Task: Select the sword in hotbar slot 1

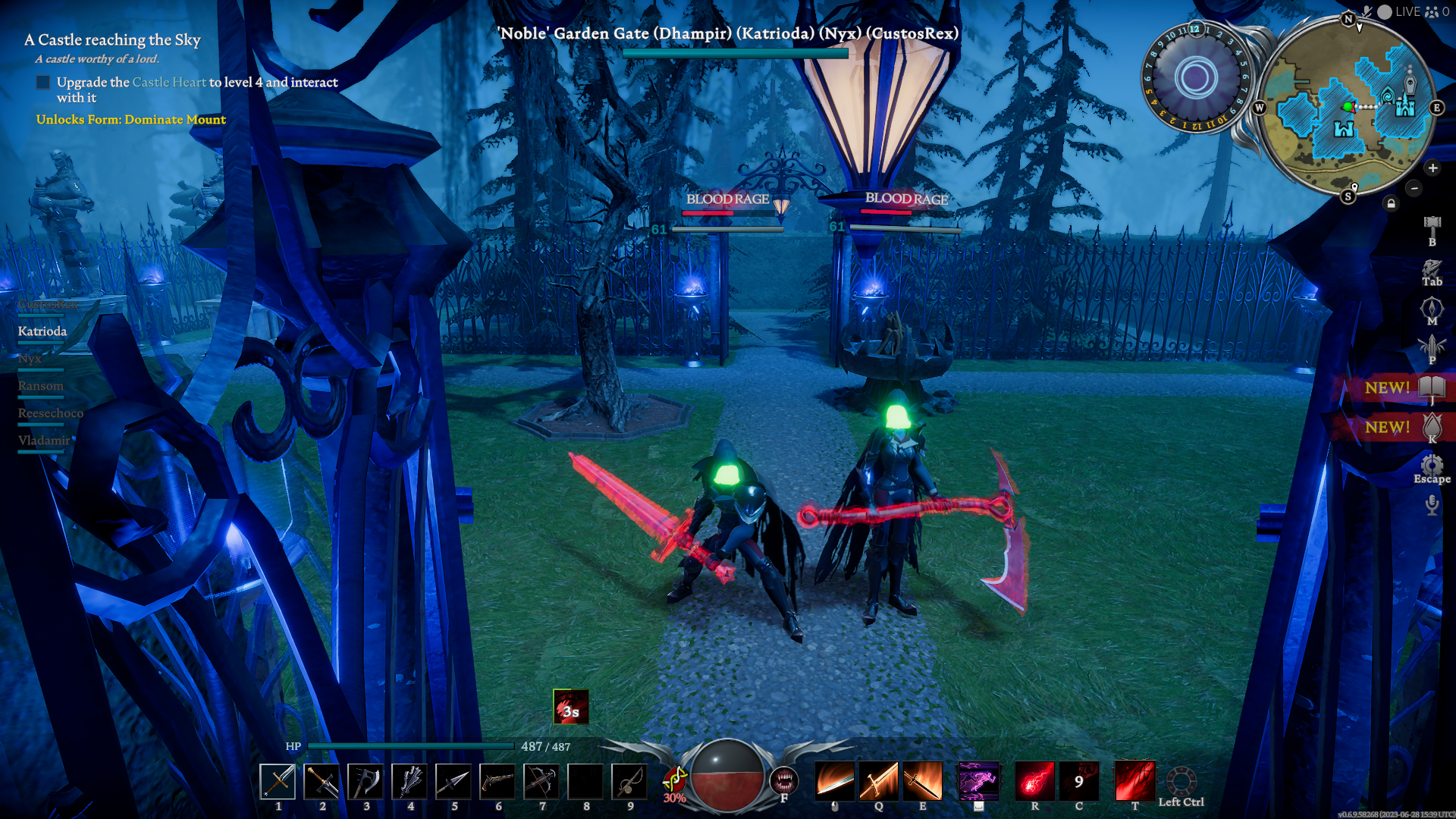Action: (278, 781)
